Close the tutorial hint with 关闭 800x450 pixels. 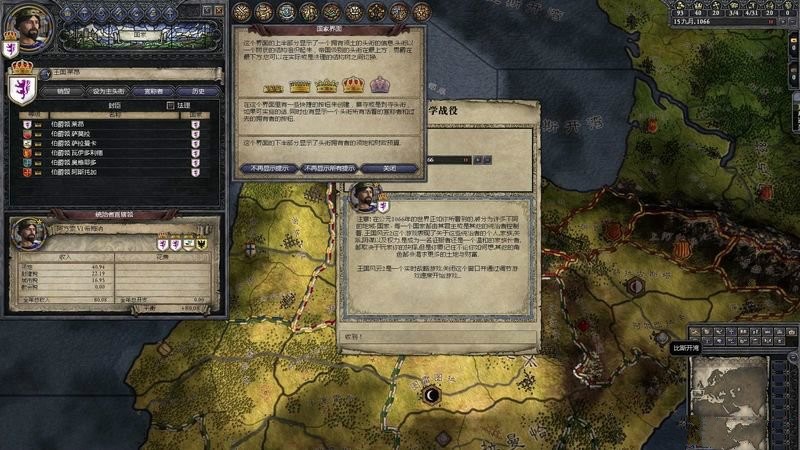tap(391, 168)
